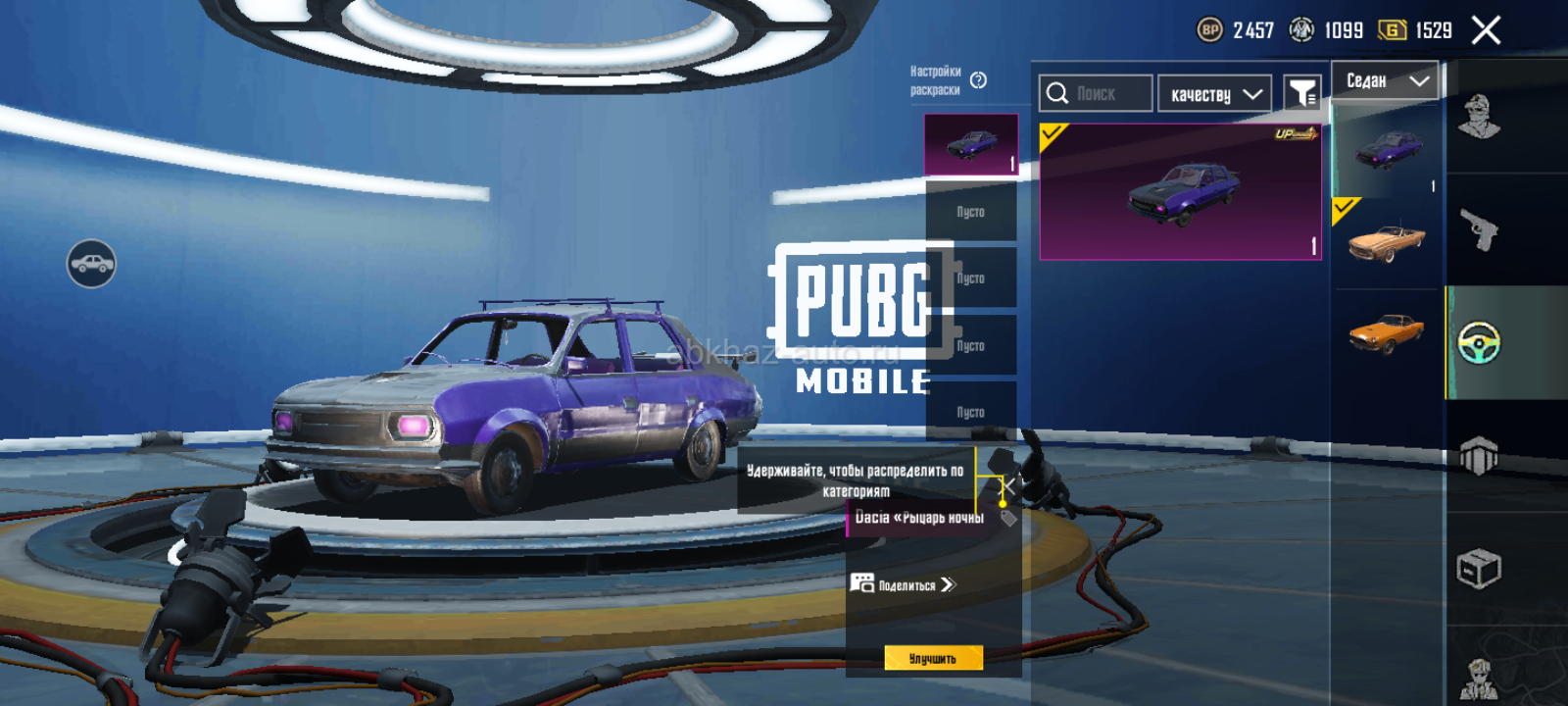Share the skin via Поделиться

tap(904, 584)
